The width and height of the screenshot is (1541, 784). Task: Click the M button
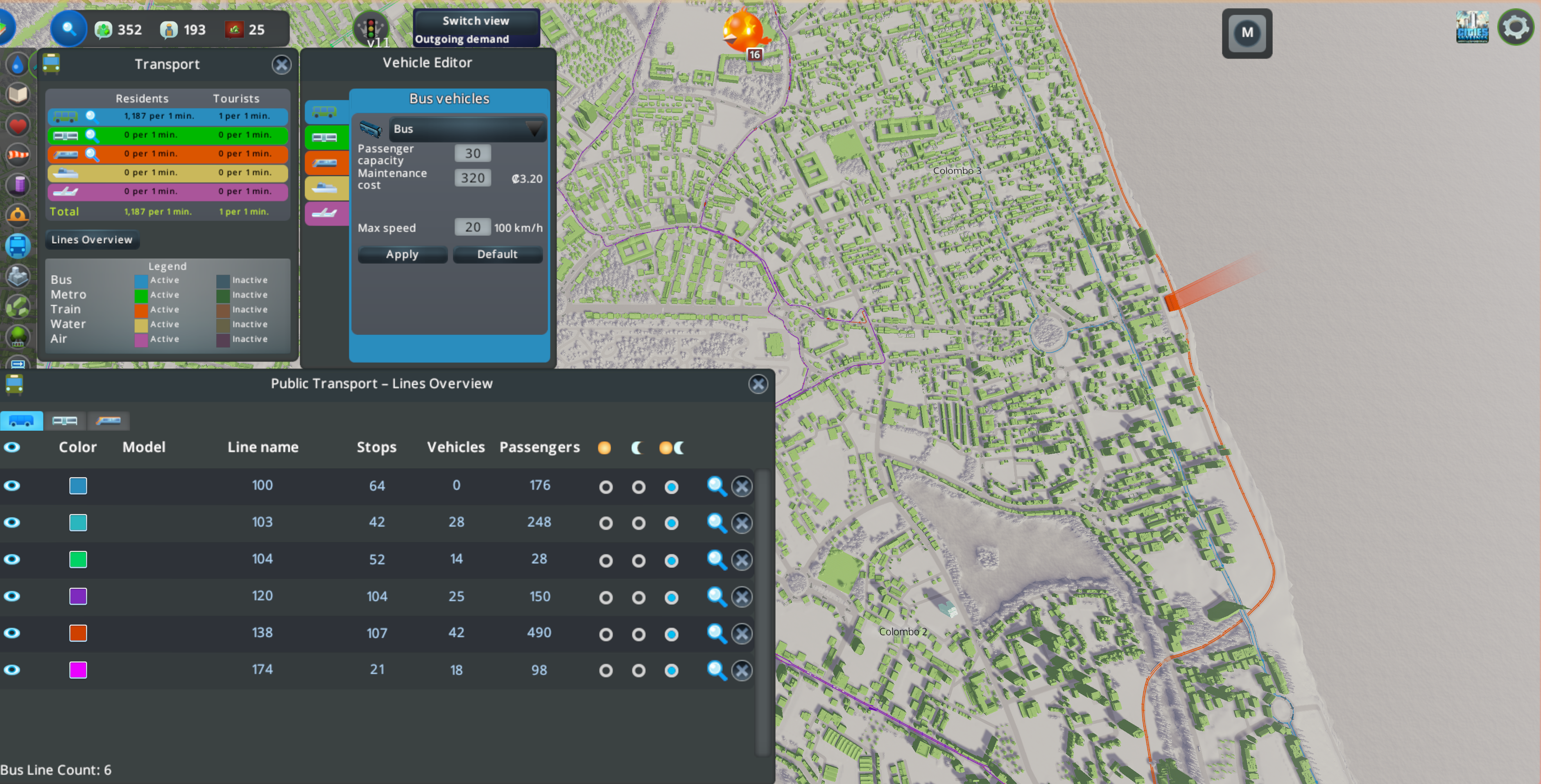coord(1247,33)
